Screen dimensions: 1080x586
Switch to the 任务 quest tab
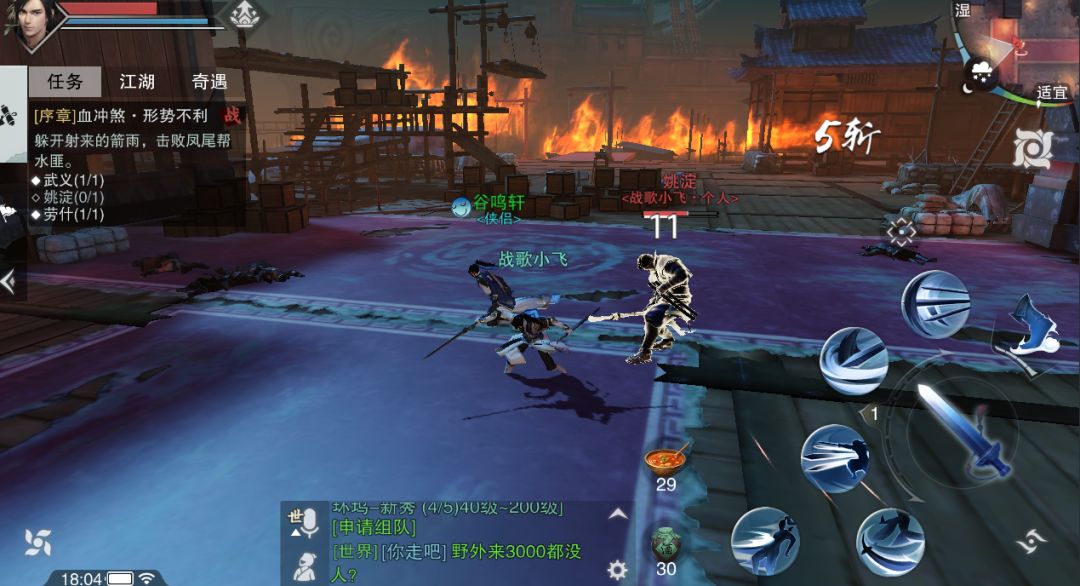click(x=64, y=82)
